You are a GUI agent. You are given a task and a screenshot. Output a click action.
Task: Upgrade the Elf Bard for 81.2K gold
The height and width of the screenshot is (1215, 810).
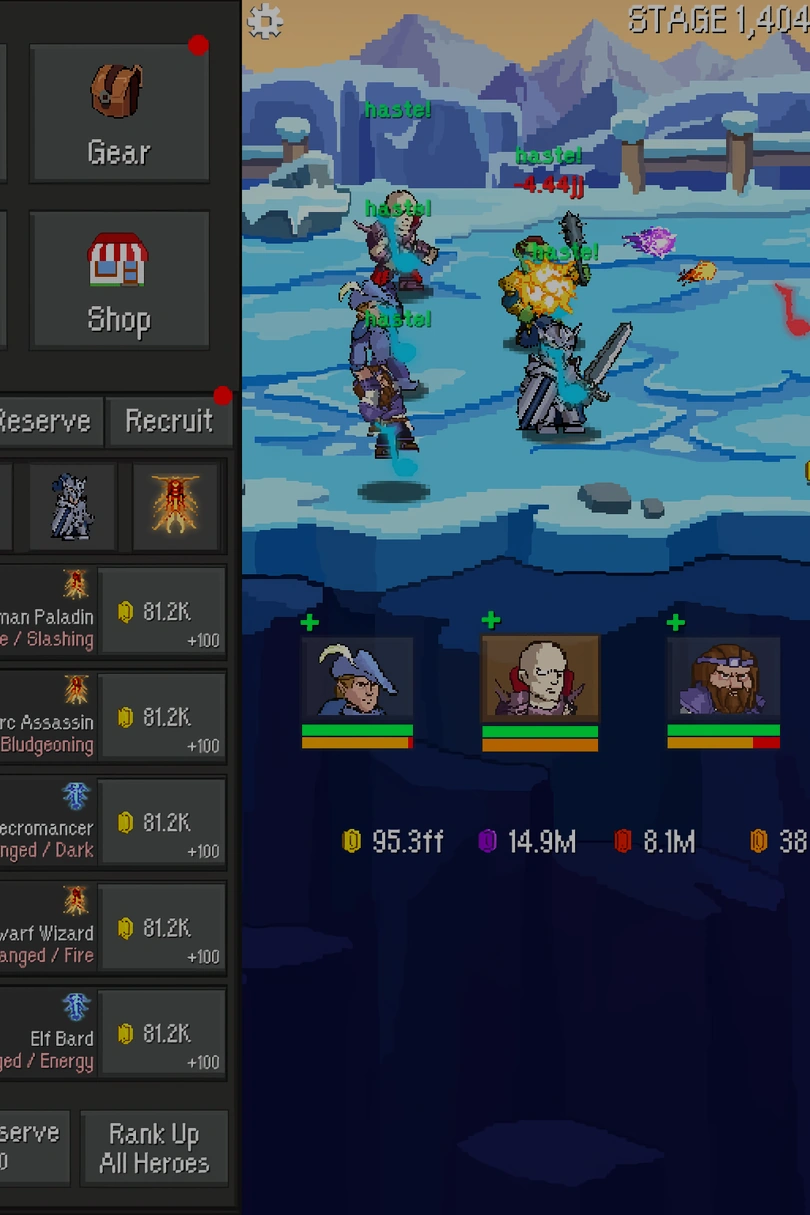pos(163,1034)
